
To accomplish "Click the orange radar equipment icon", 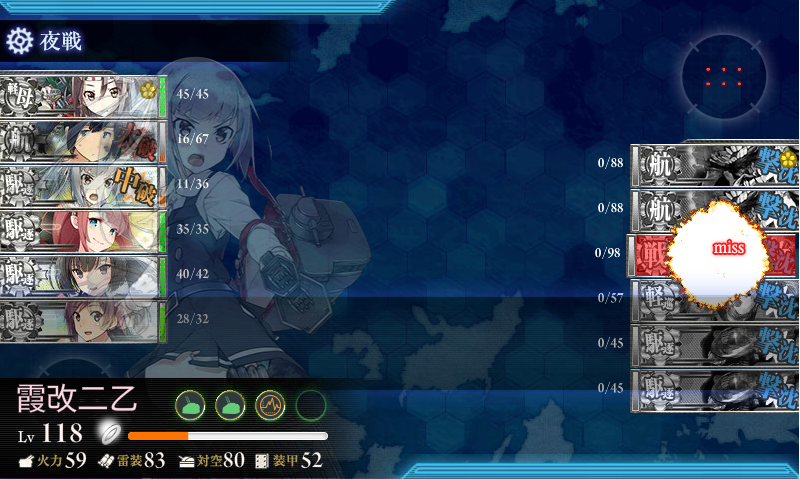I will click(x=271, y=405).
